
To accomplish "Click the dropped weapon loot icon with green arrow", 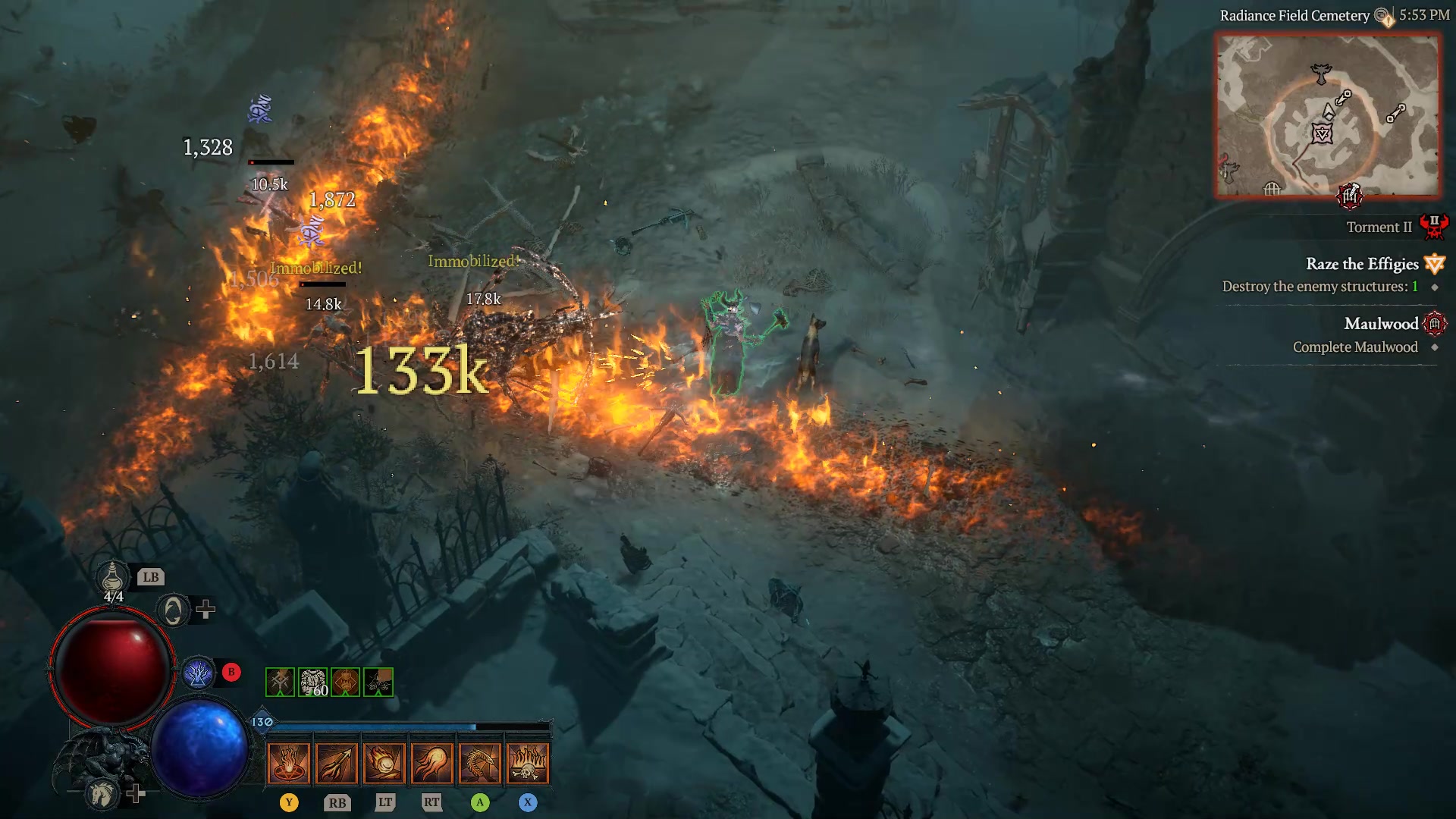I will pos(282,682).
